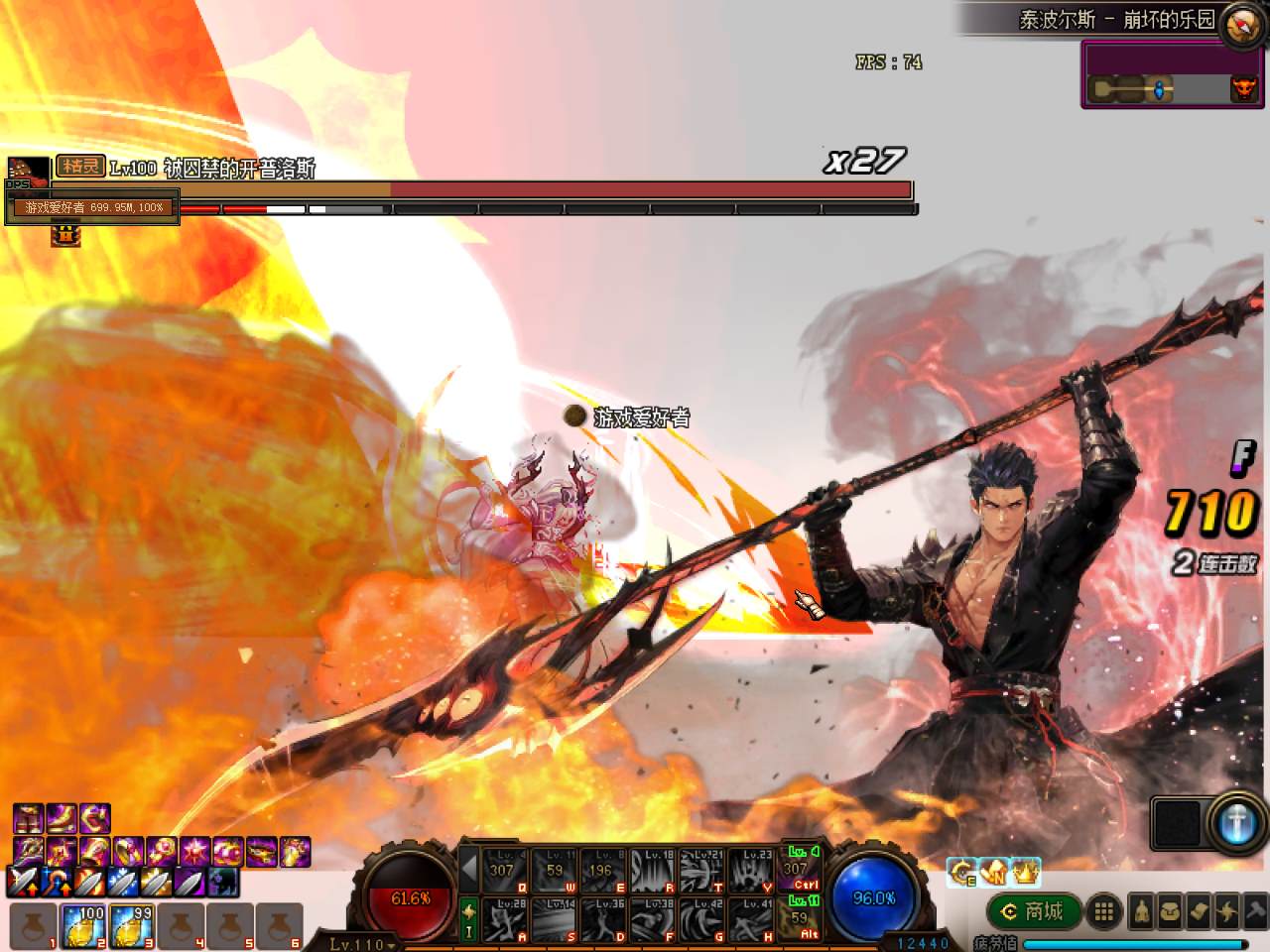This screenshot has height=952, width=1270.
Task: Open the nine-dot game menu grid
Action: pyautogui.click(x=1102, y=912)
